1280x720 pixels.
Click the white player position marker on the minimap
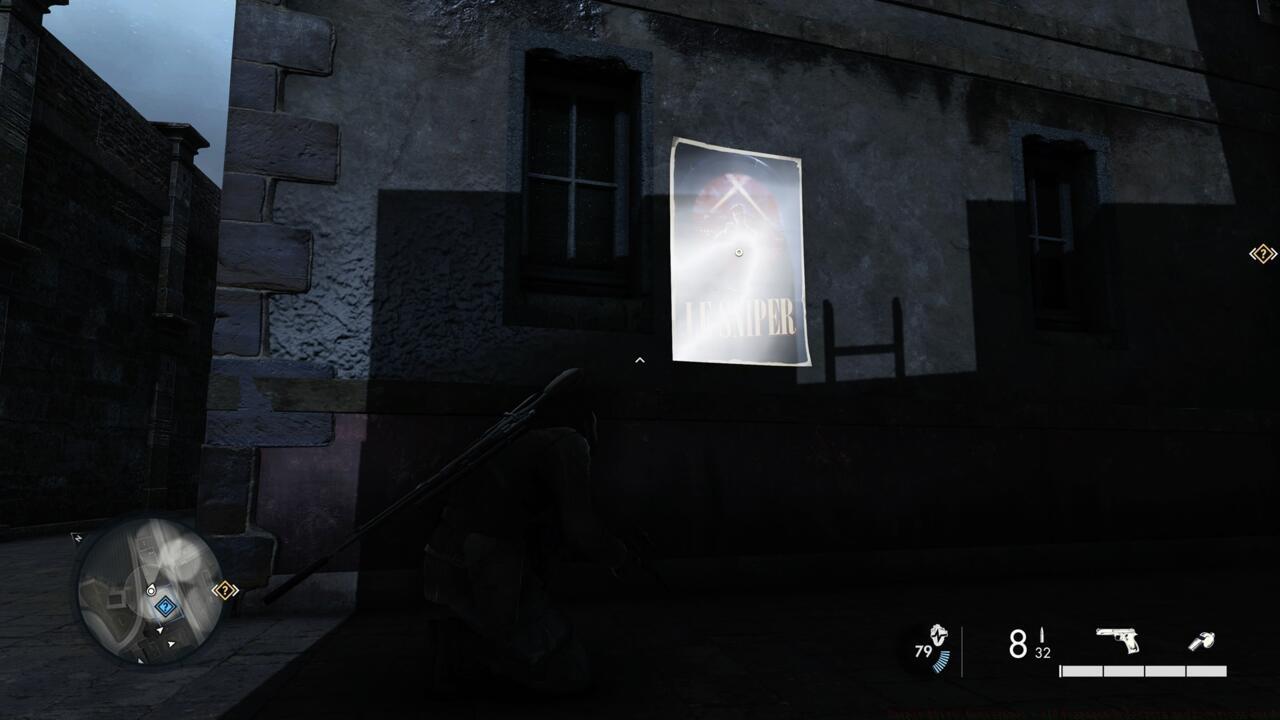tap(151, 590)
